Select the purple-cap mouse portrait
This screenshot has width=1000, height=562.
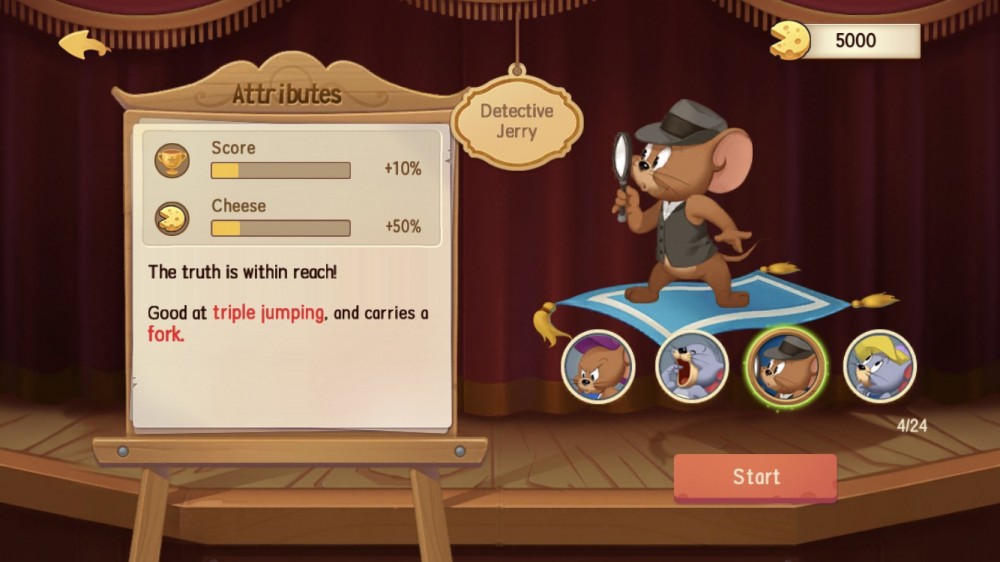point(597,367)
